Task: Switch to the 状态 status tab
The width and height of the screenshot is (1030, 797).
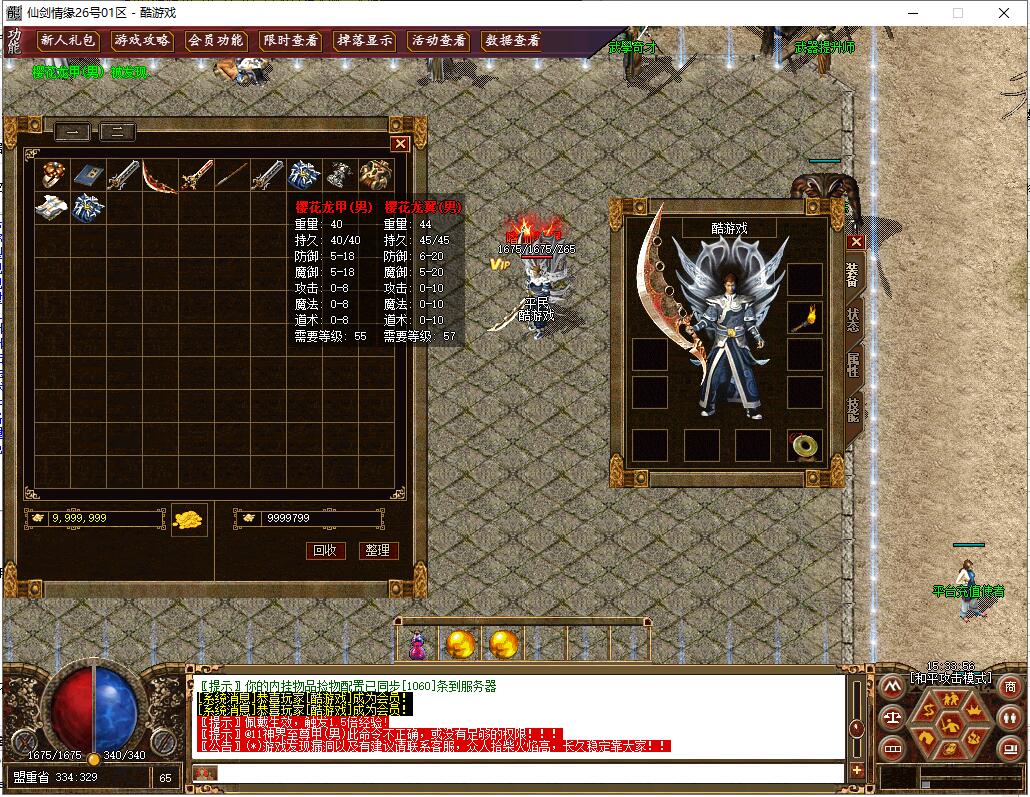Action: (853, 318)
